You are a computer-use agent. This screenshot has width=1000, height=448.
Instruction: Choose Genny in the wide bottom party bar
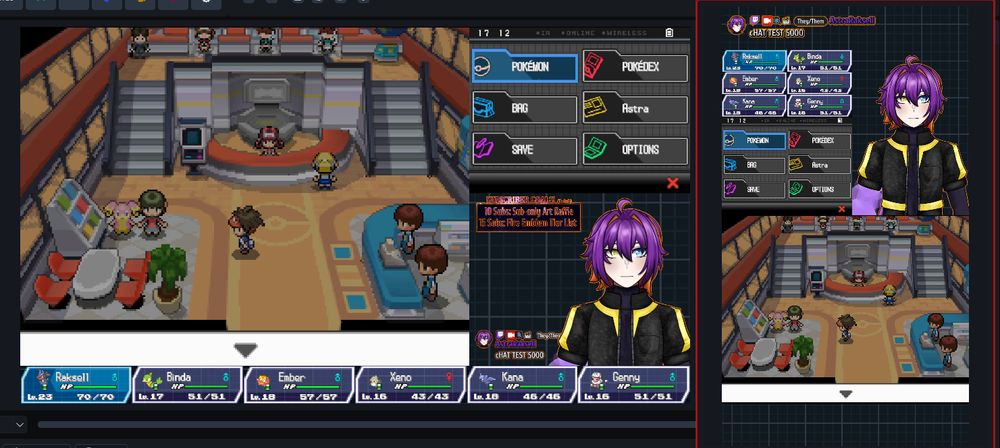point(633,385)
